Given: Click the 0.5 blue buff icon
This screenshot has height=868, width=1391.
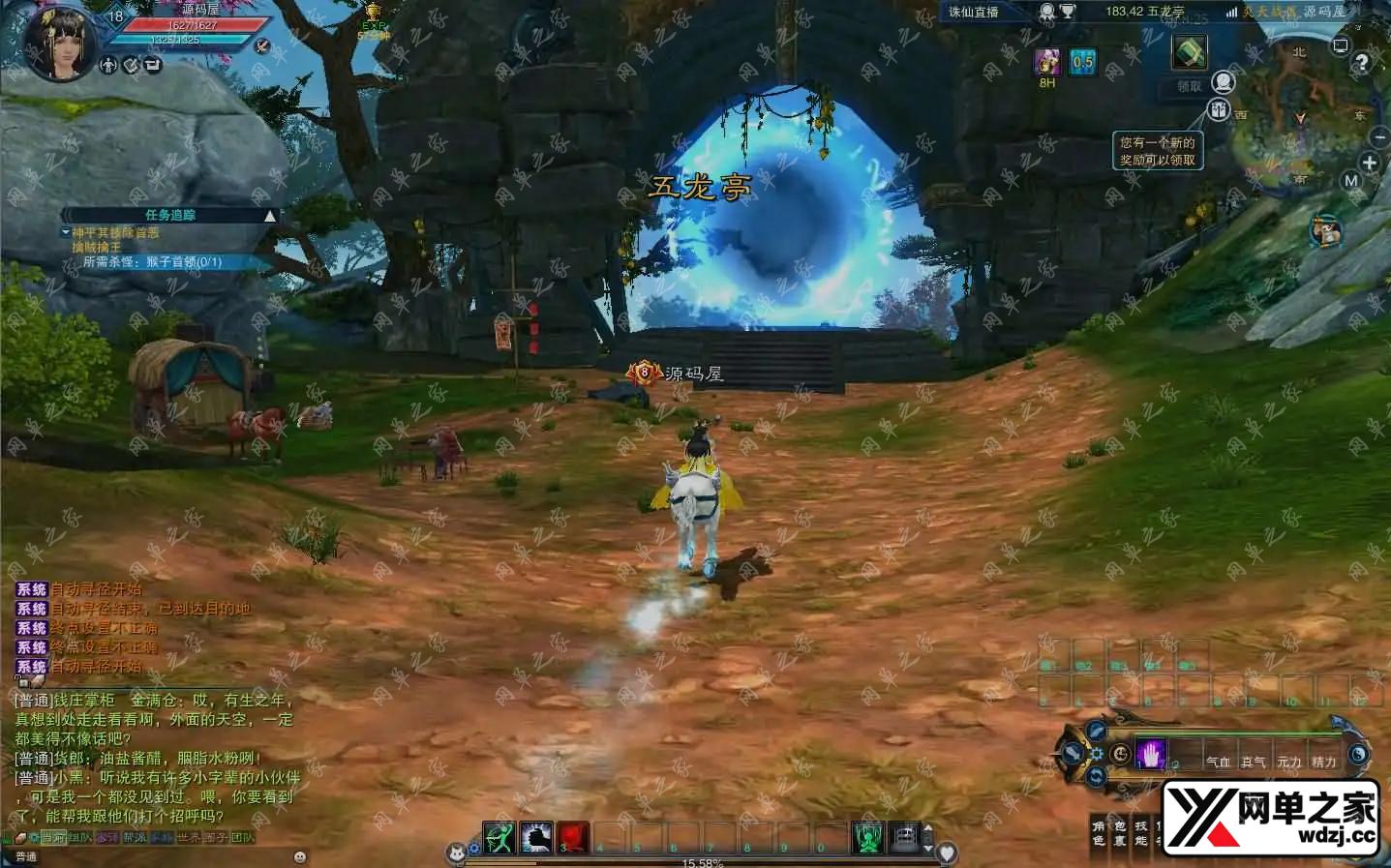Looking at the screenshot, I should point(1082,63).
